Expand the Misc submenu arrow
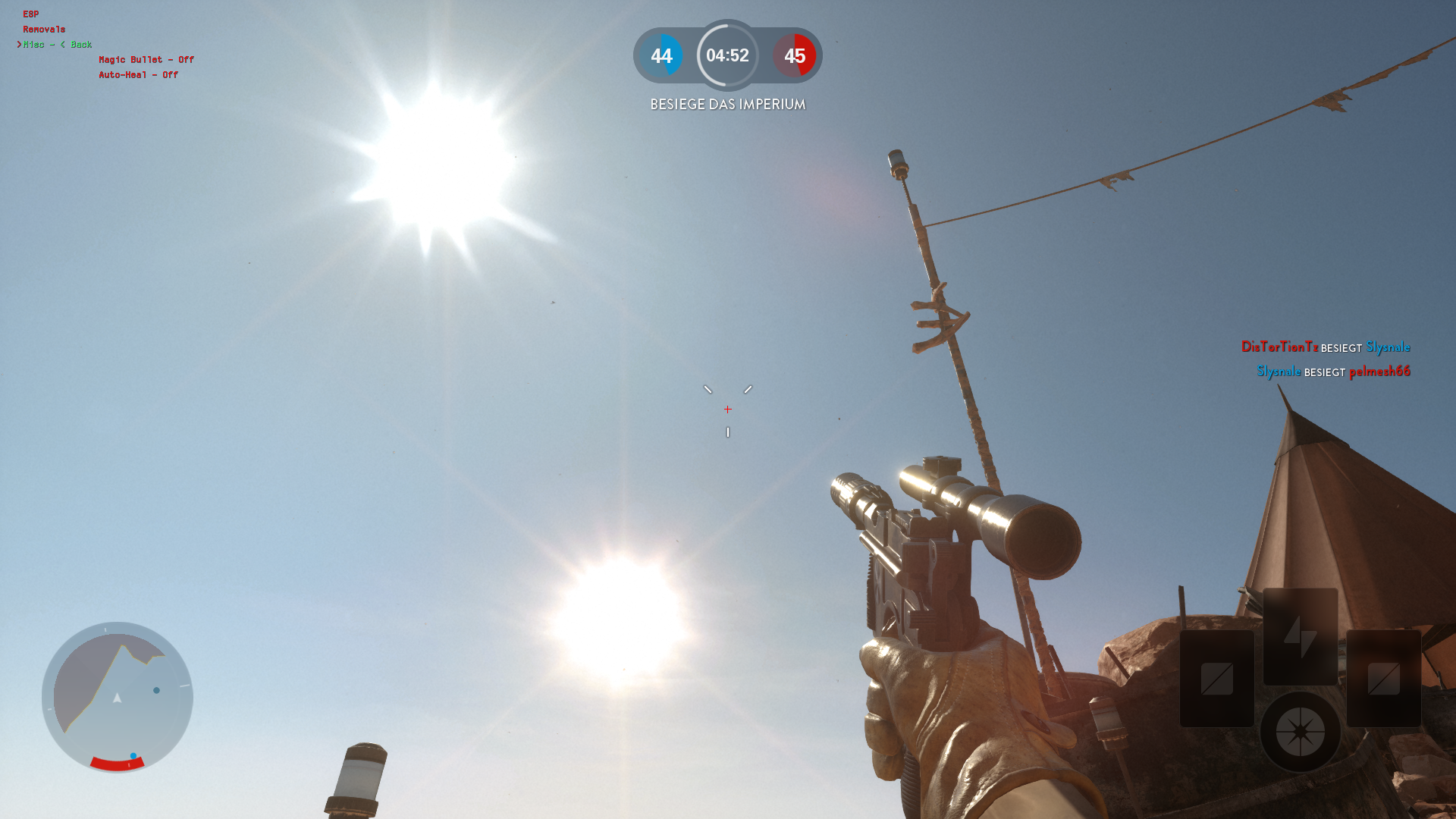 pyautogui.click(x=20, y=44)
